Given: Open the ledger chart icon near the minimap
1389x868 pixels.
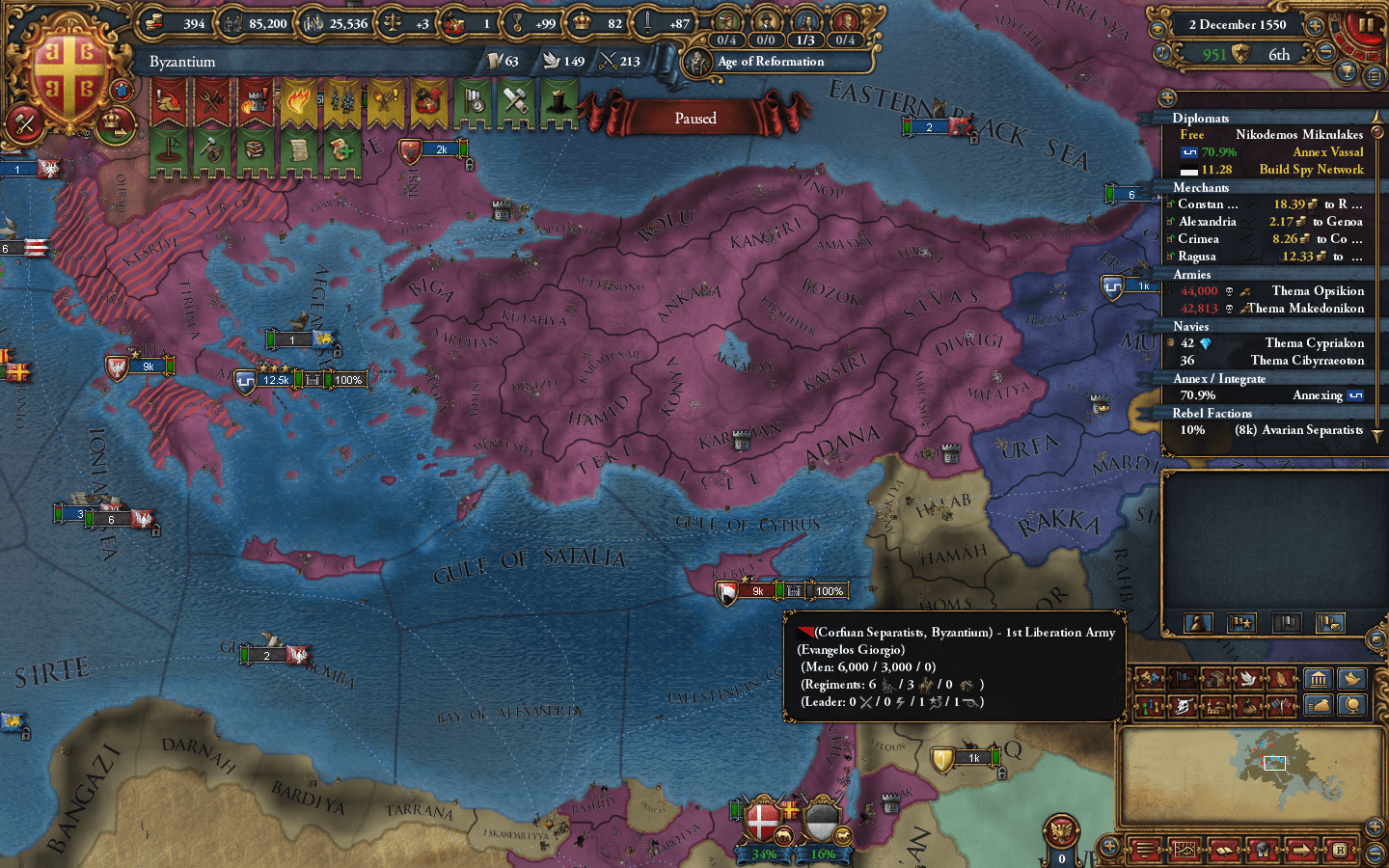Looking at the screenshot, I should [1185, 850].
